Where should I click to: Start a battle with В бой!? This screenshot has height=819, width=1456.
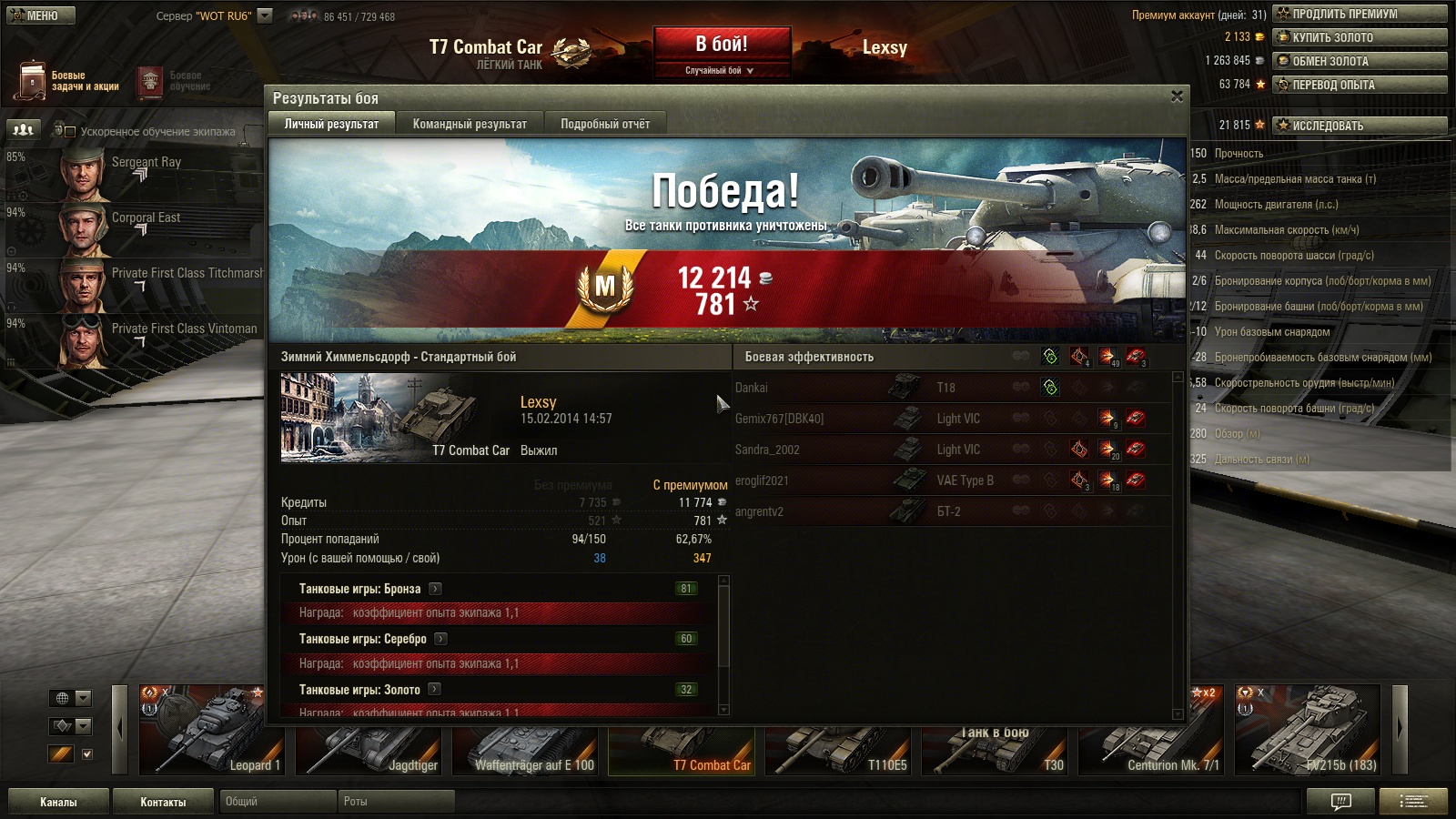coord(722,45)
